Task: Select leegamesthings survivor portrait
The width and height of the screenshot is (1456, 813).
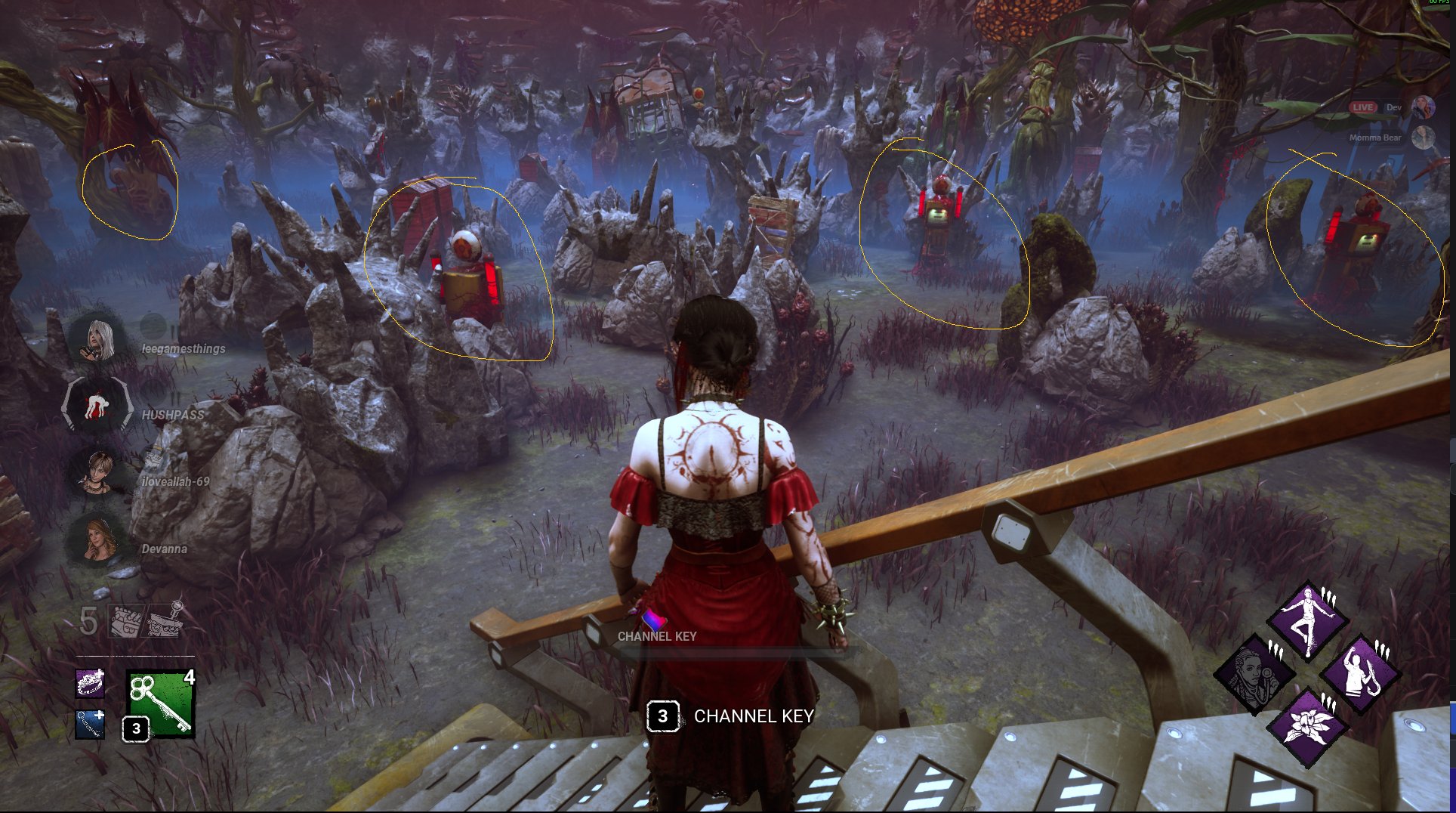Action: tap(96, 339)
